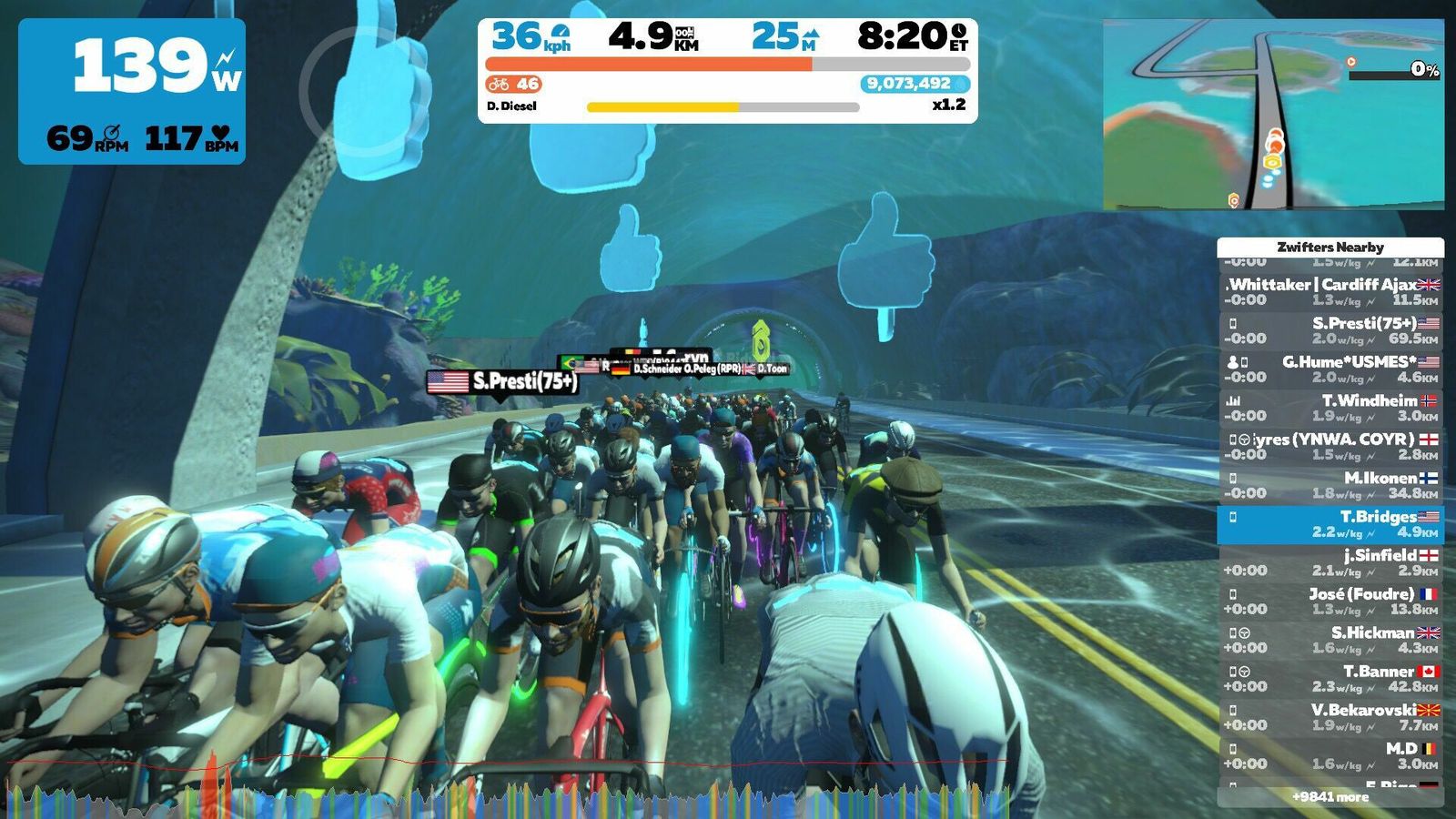Choose S.Presti(75+) row in Zwifters Nearby list
This screenshot has width=1456, height=819.
point(1330,330)
